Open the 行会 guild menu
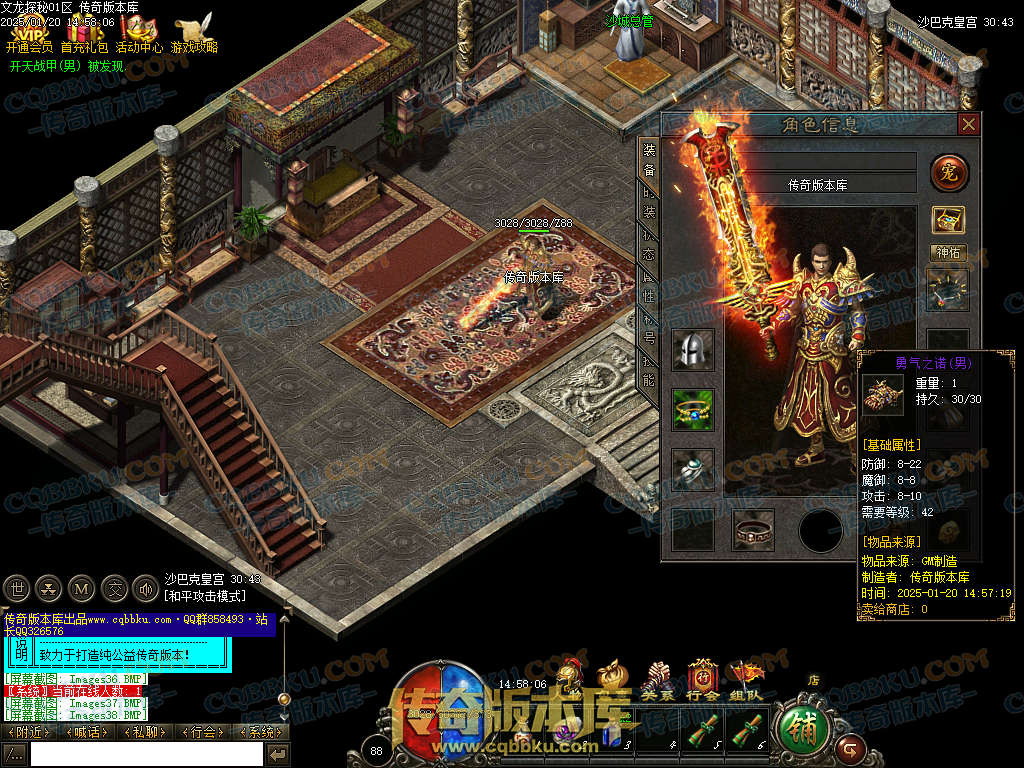The width and height of the screenshot is (1024, 768). (703, 678)
